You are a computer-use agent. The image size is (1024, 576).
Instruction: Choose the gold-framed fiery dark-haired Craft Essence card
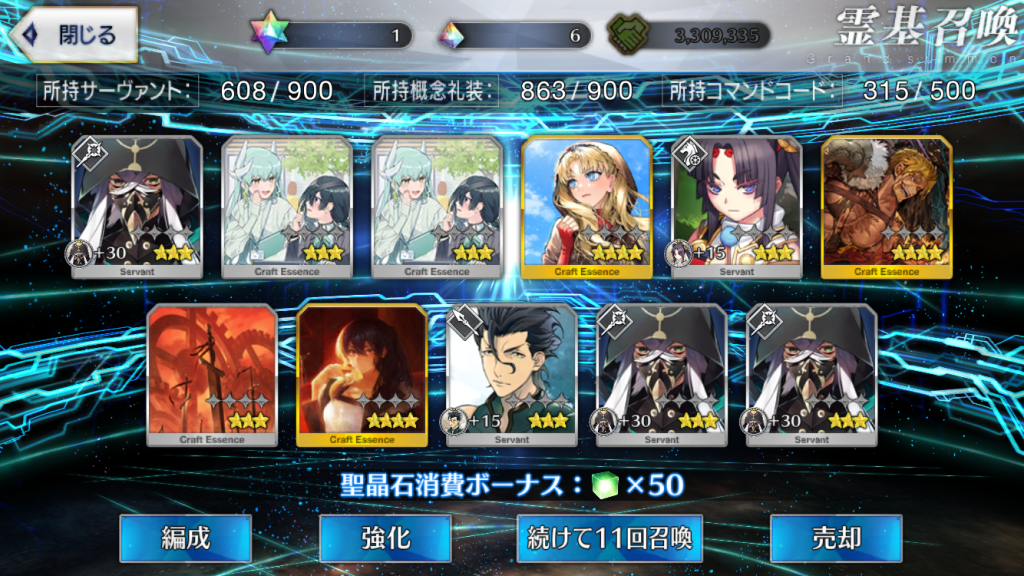pyautogui.click(x=362, y=374)
